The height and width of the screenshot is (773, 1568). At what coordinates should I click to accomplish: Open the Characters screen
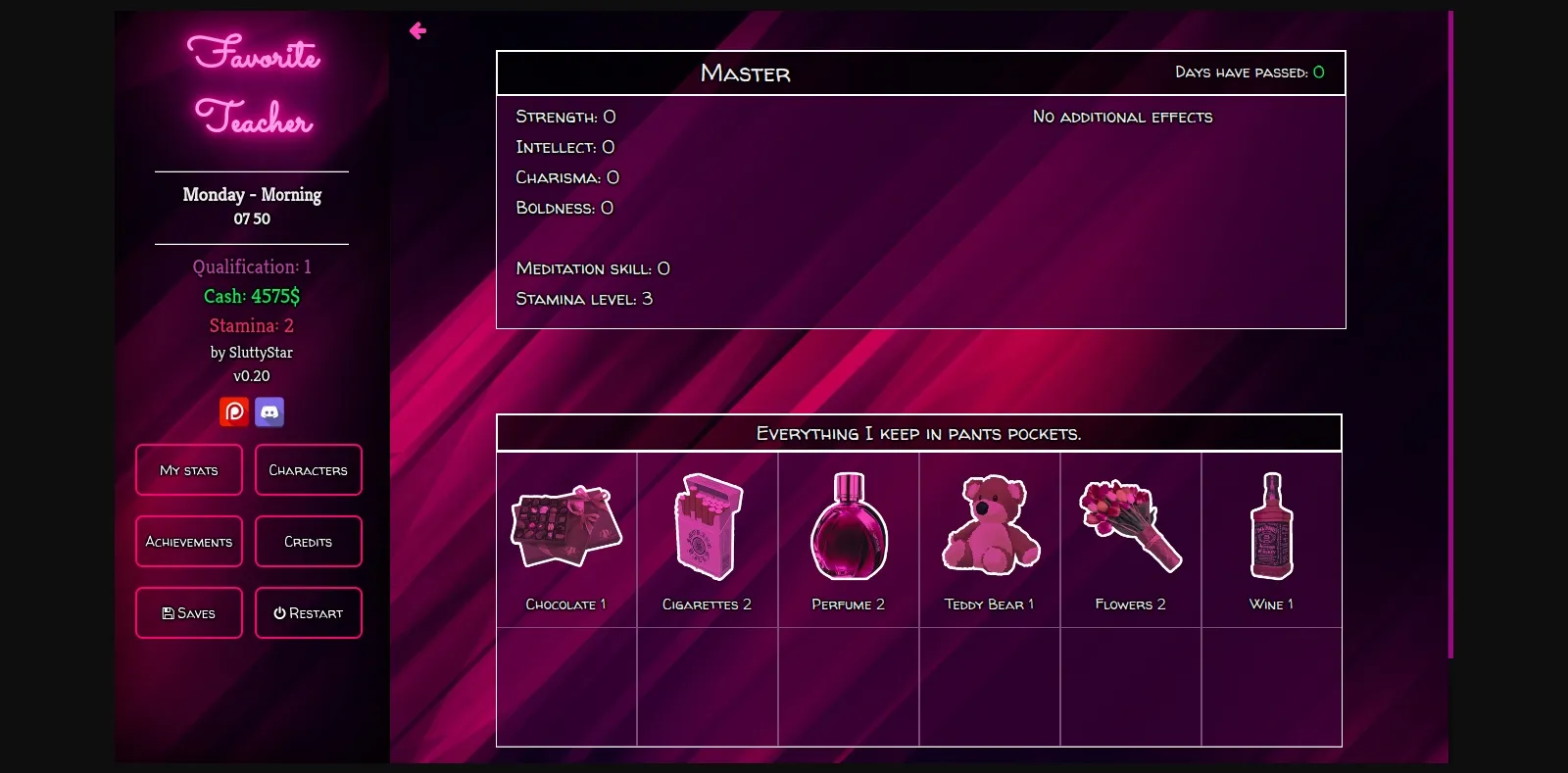click(x=309, y=469)
